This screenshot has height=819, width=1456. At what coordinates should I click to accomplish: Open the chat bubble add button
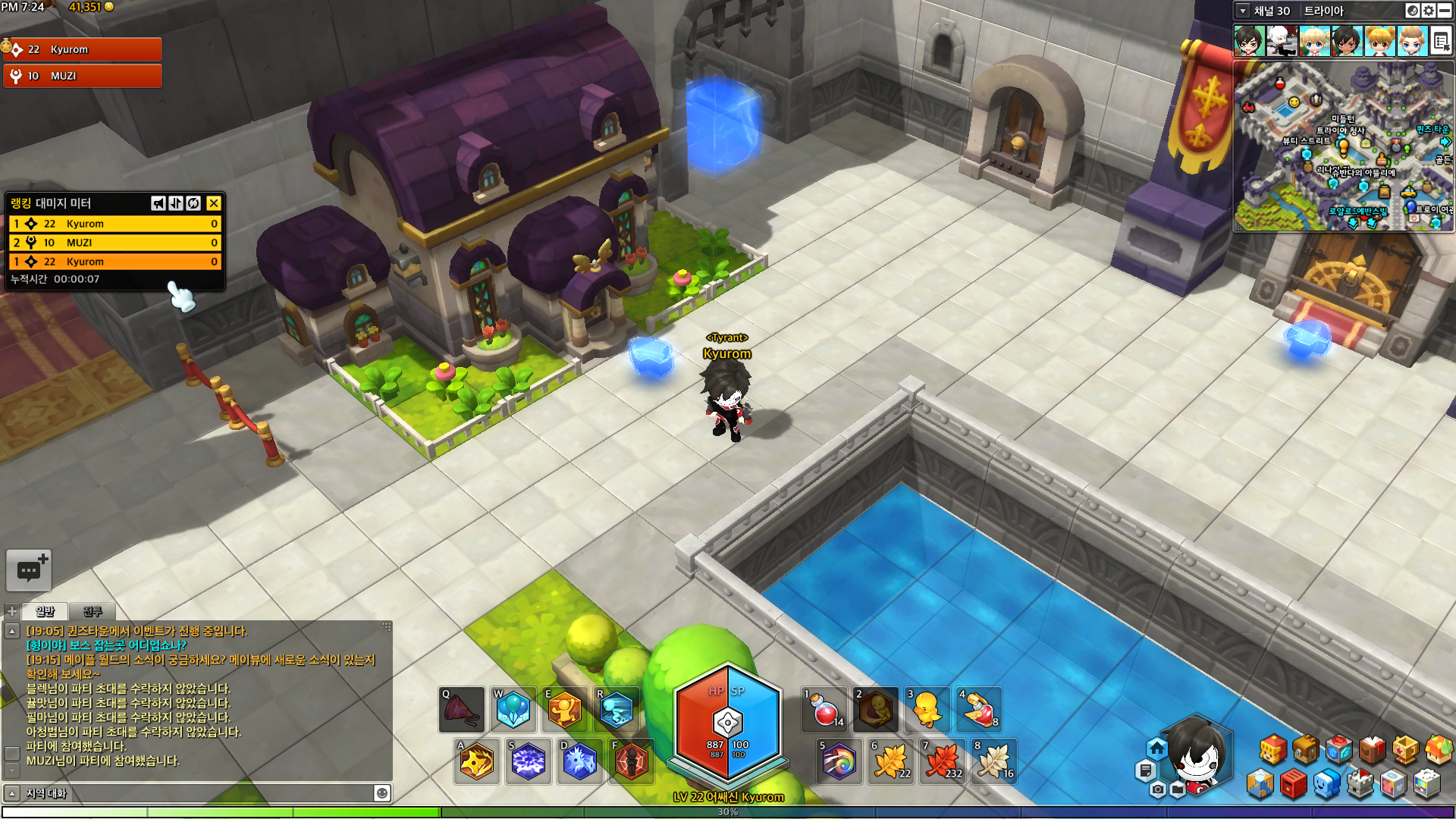click(29, 570)
